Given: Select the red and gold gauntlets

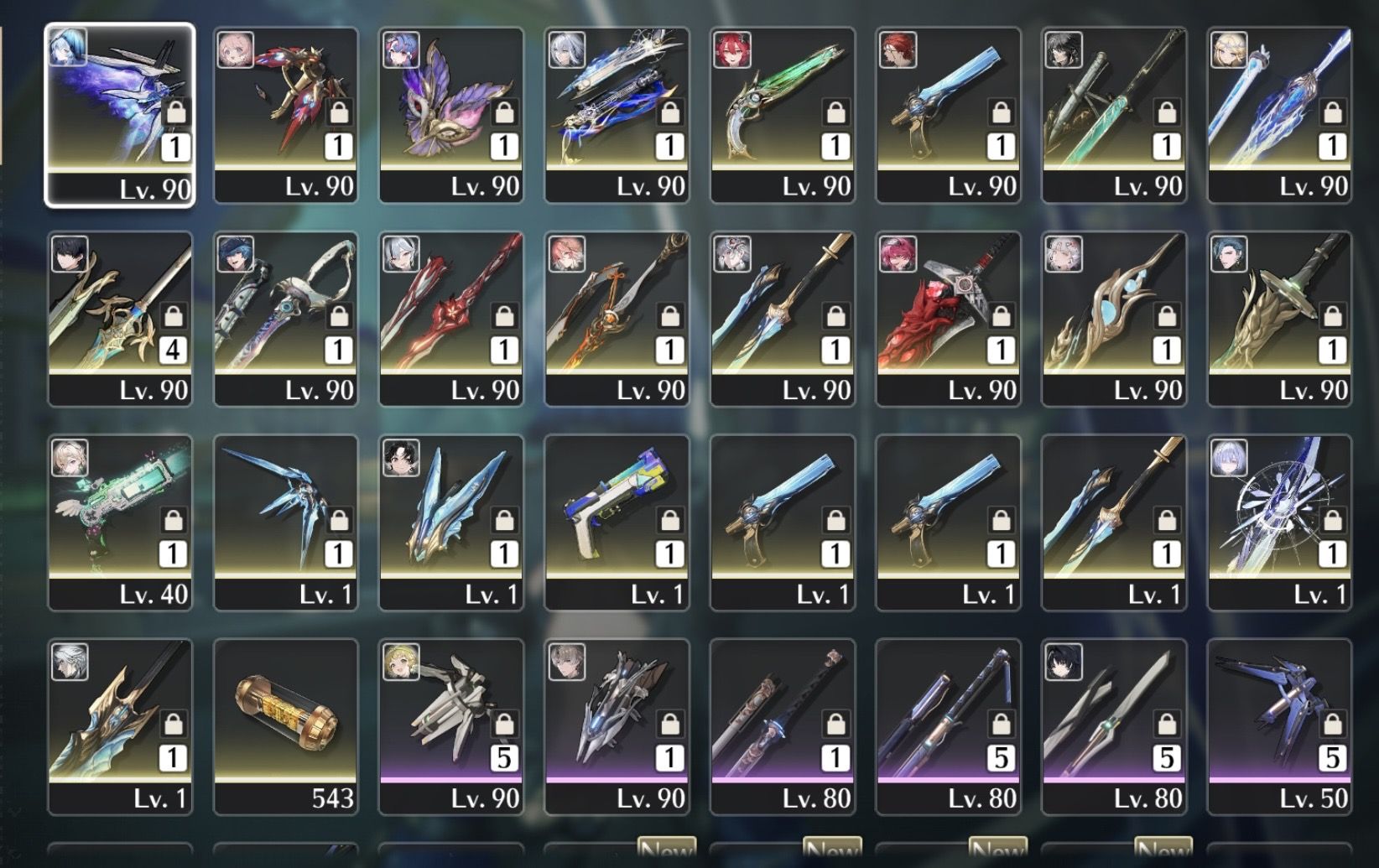Looking at the screenshot, I should click(286, 114).
